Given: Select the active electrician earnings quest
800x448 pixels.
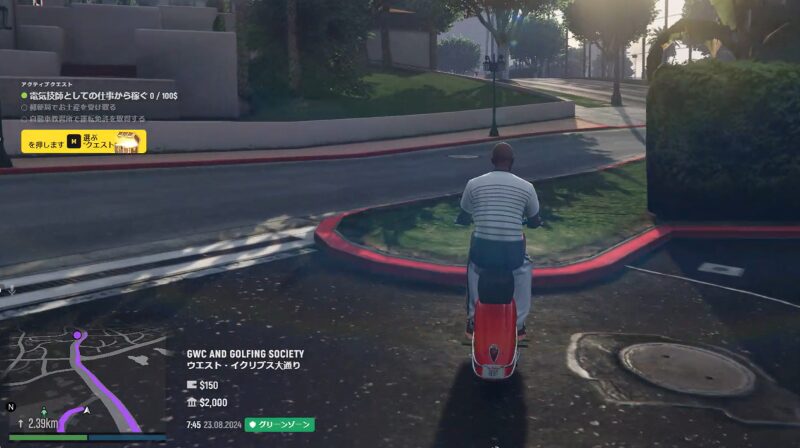Looking at the screenshot, I should (100, 95).
